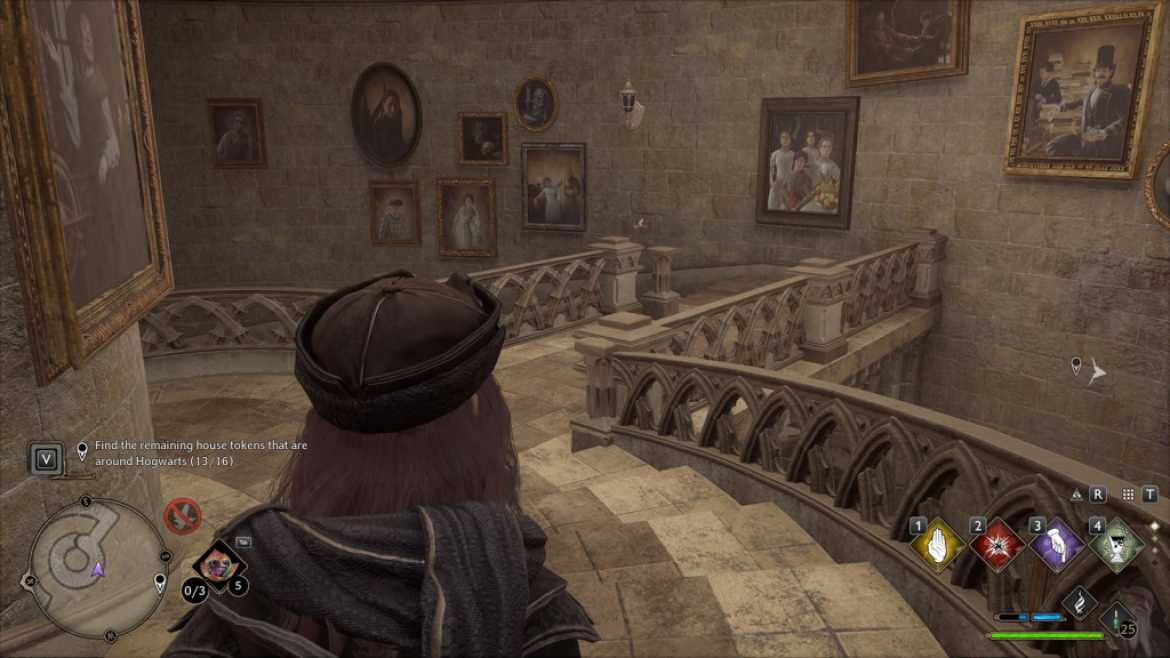Click the ancient magic swirl icon
This screenshot has height=658, width=1170.
(x=1078, y=603)
